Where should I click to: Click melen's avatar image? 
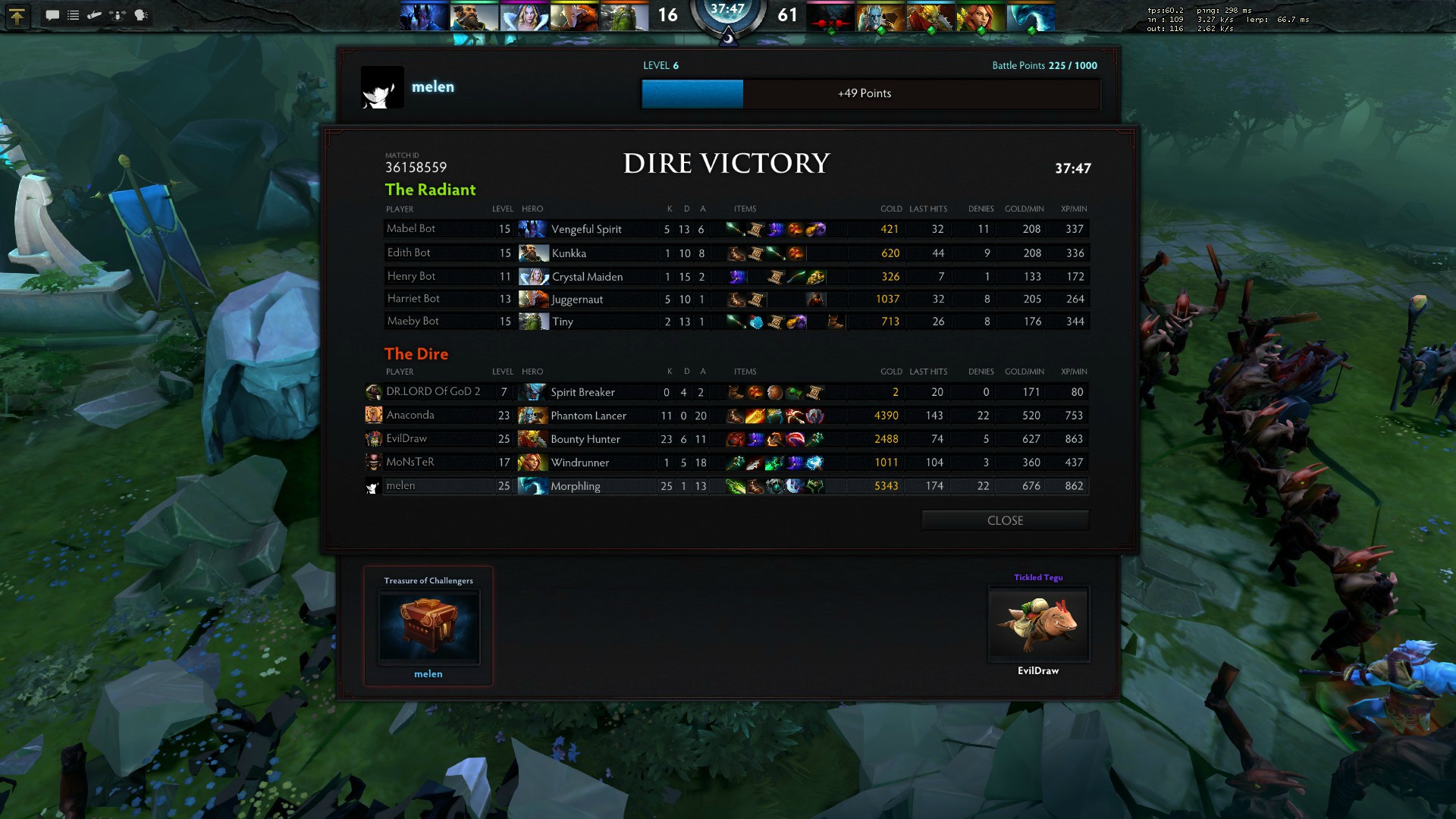click(383, 86)
